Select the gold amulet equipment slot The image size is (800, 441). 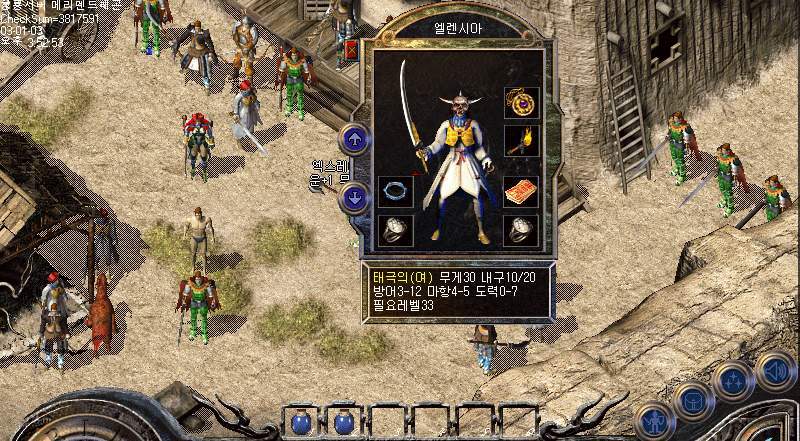coord(521,102)
